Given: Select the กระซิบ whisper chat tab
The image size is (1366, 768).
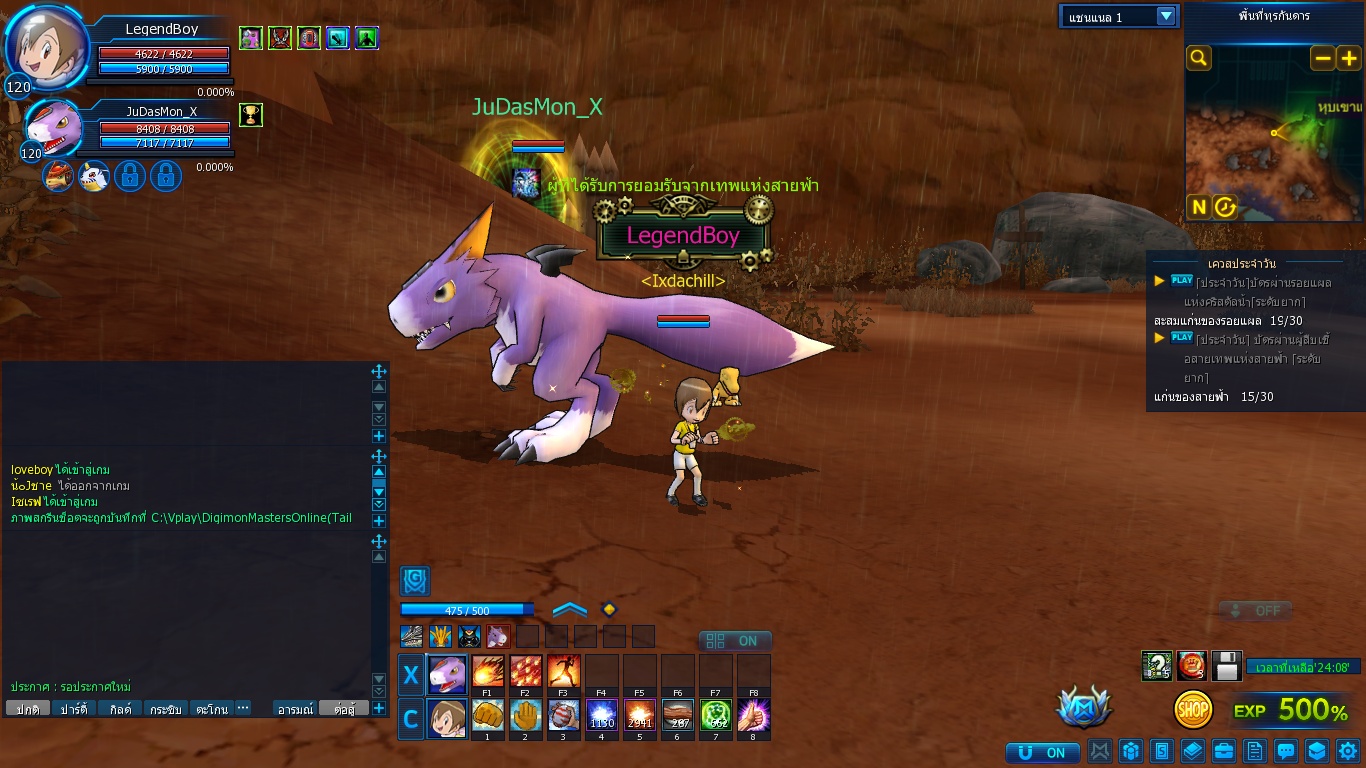Looking at the screenshot, I should (x=165, y=709).
